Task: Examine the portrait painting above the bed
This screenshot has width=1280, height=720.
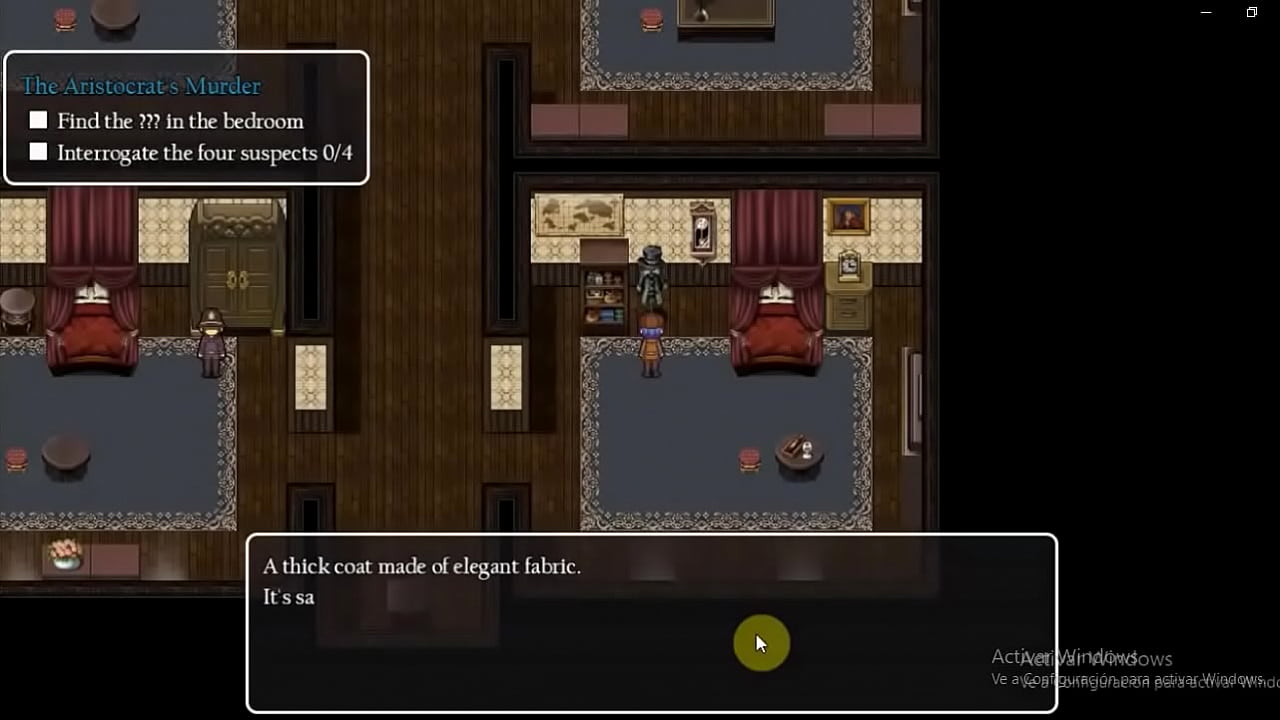Action: coord(849,214)
